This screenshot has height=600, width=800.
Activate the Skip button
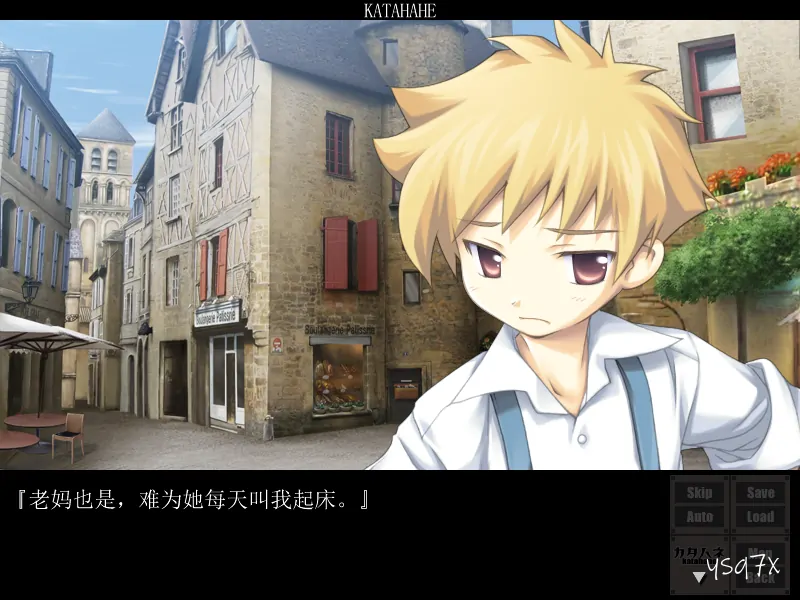coord(700,492)
